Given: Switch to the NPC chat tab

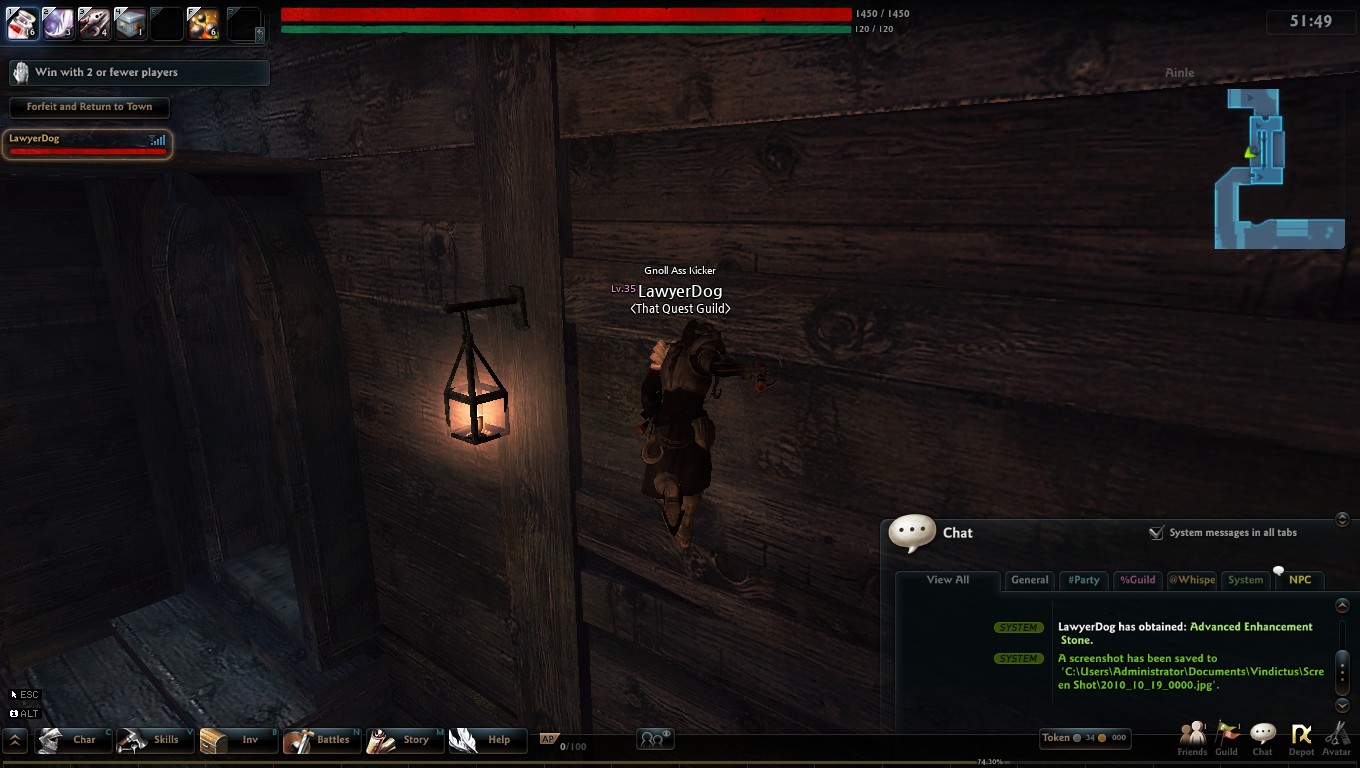Looking at the screenshot, I should tap(1299, 580).
